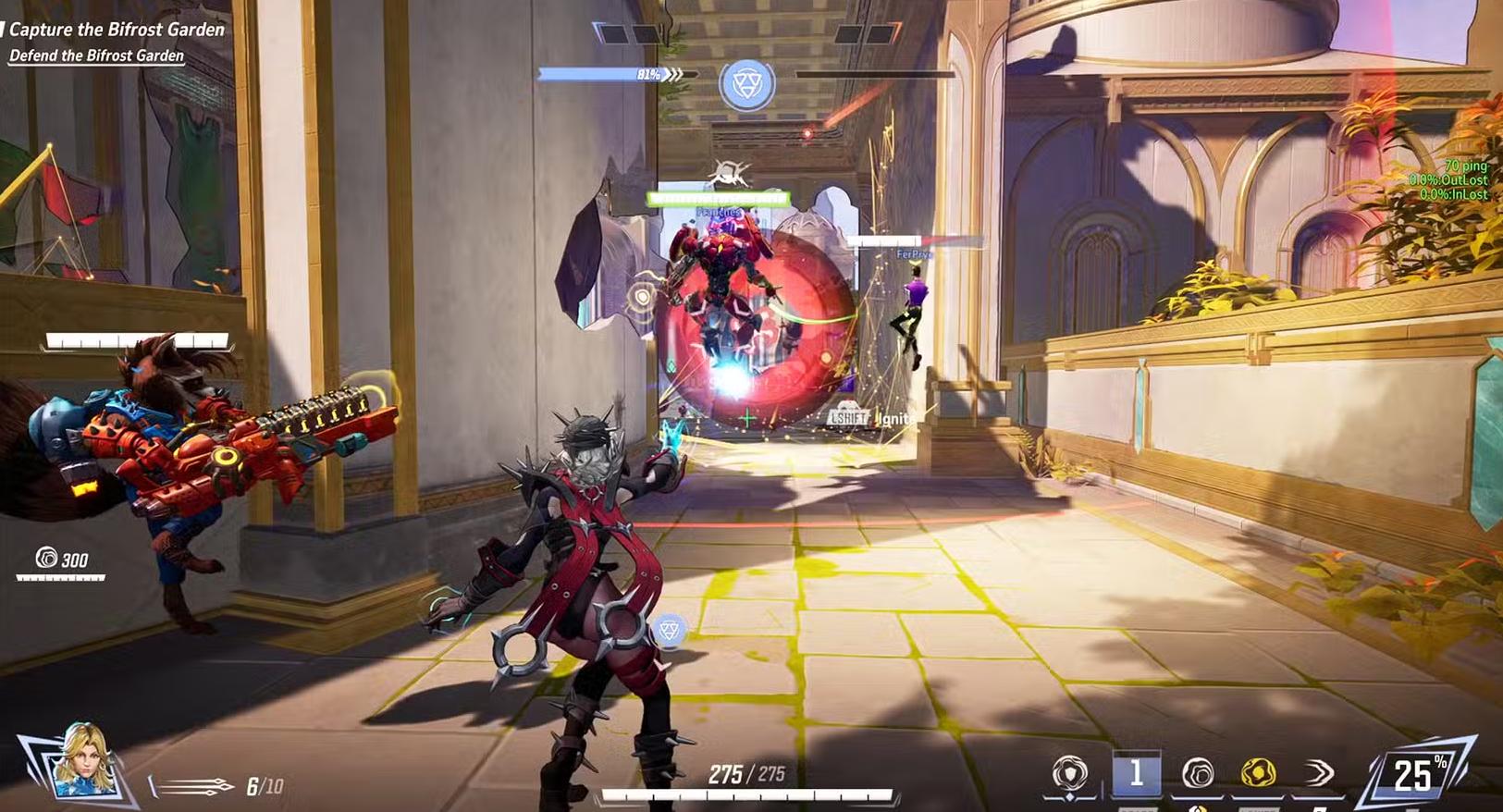Activate the glowing yellow orb ability

pos(1258,772)
